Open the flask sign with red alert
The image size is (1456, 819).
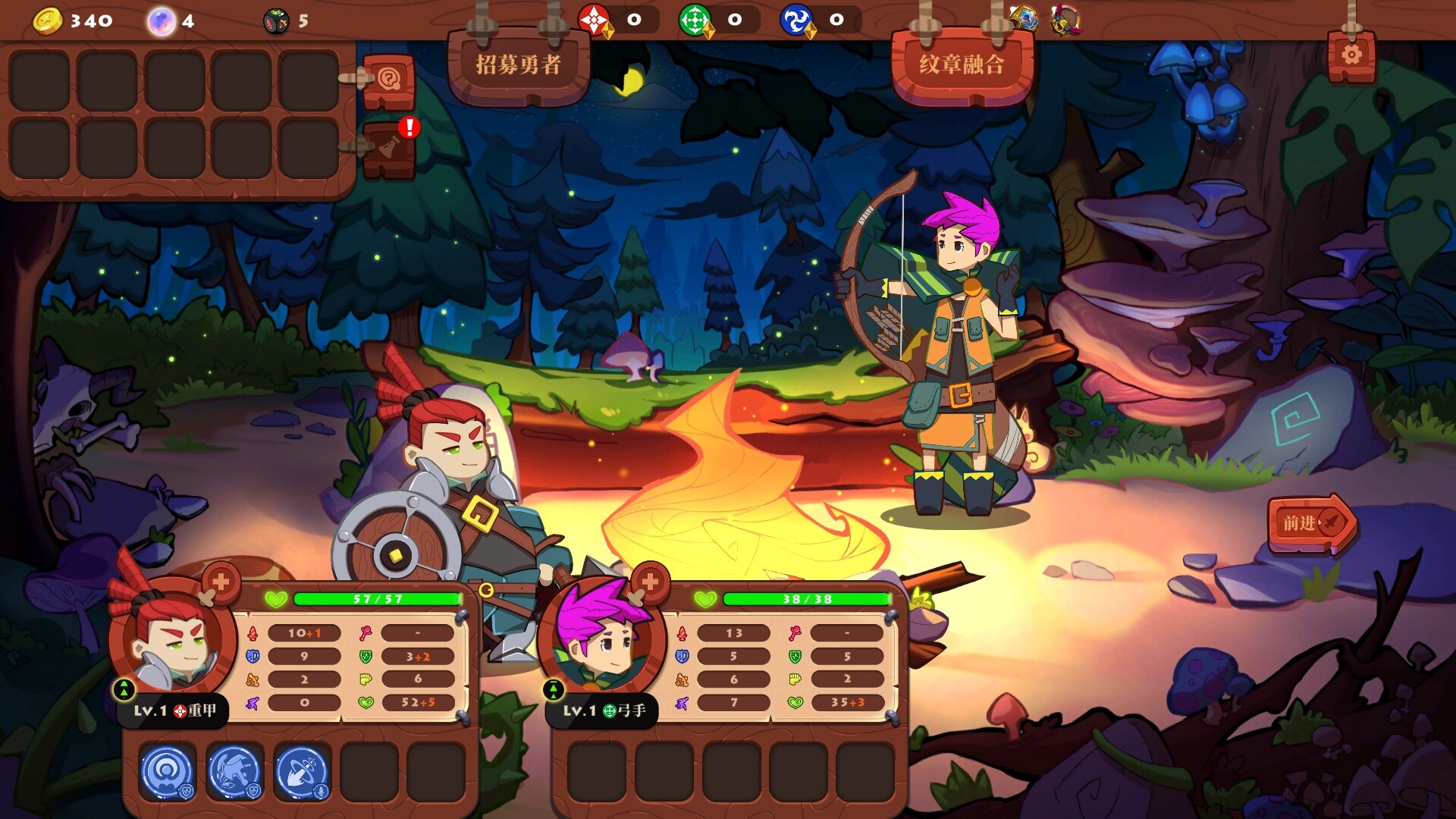[389, 148]
